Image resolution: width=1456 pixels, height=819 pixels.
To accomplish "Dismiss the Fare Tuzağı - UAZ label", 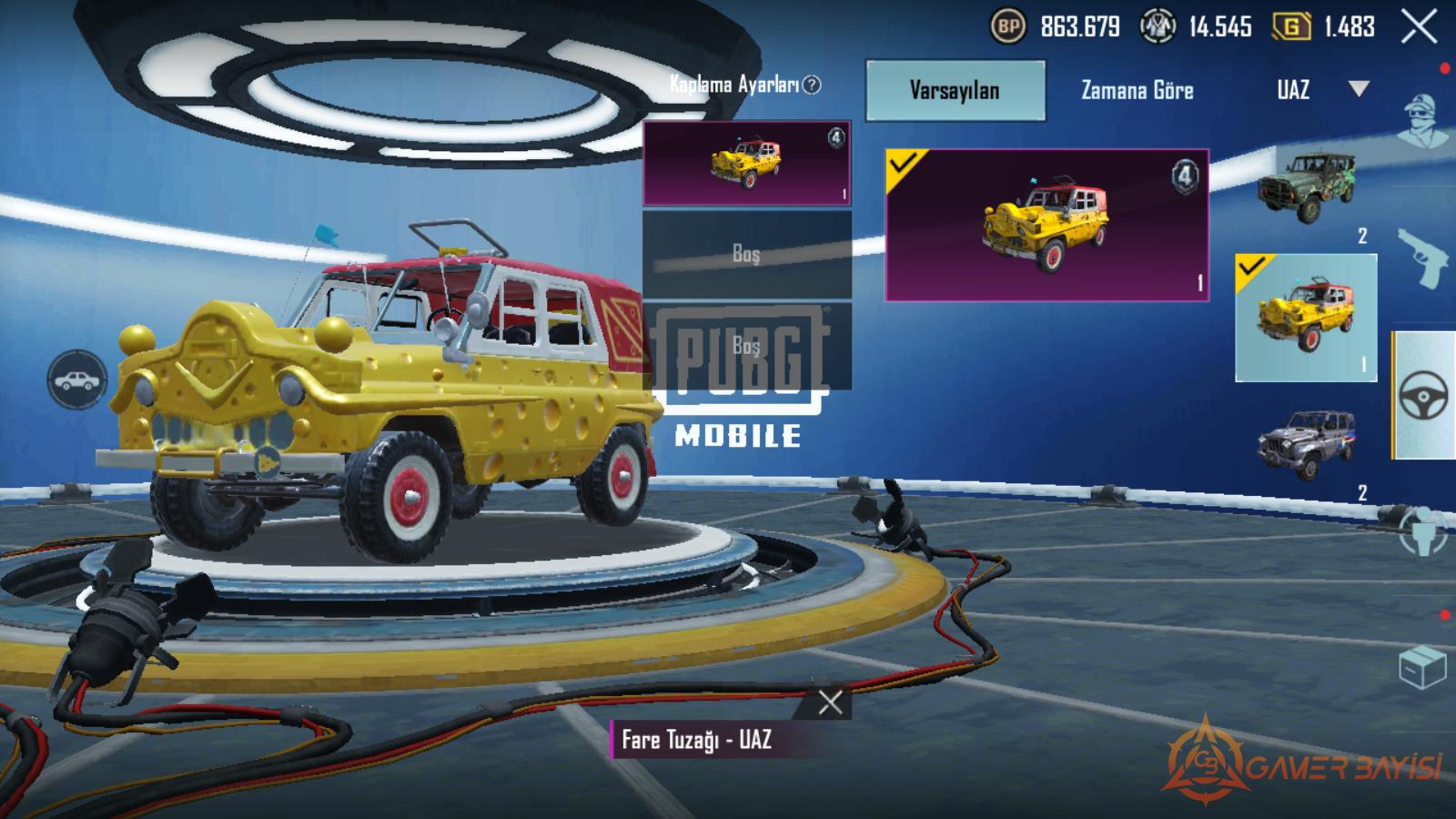I will click(x=830, y=703).
